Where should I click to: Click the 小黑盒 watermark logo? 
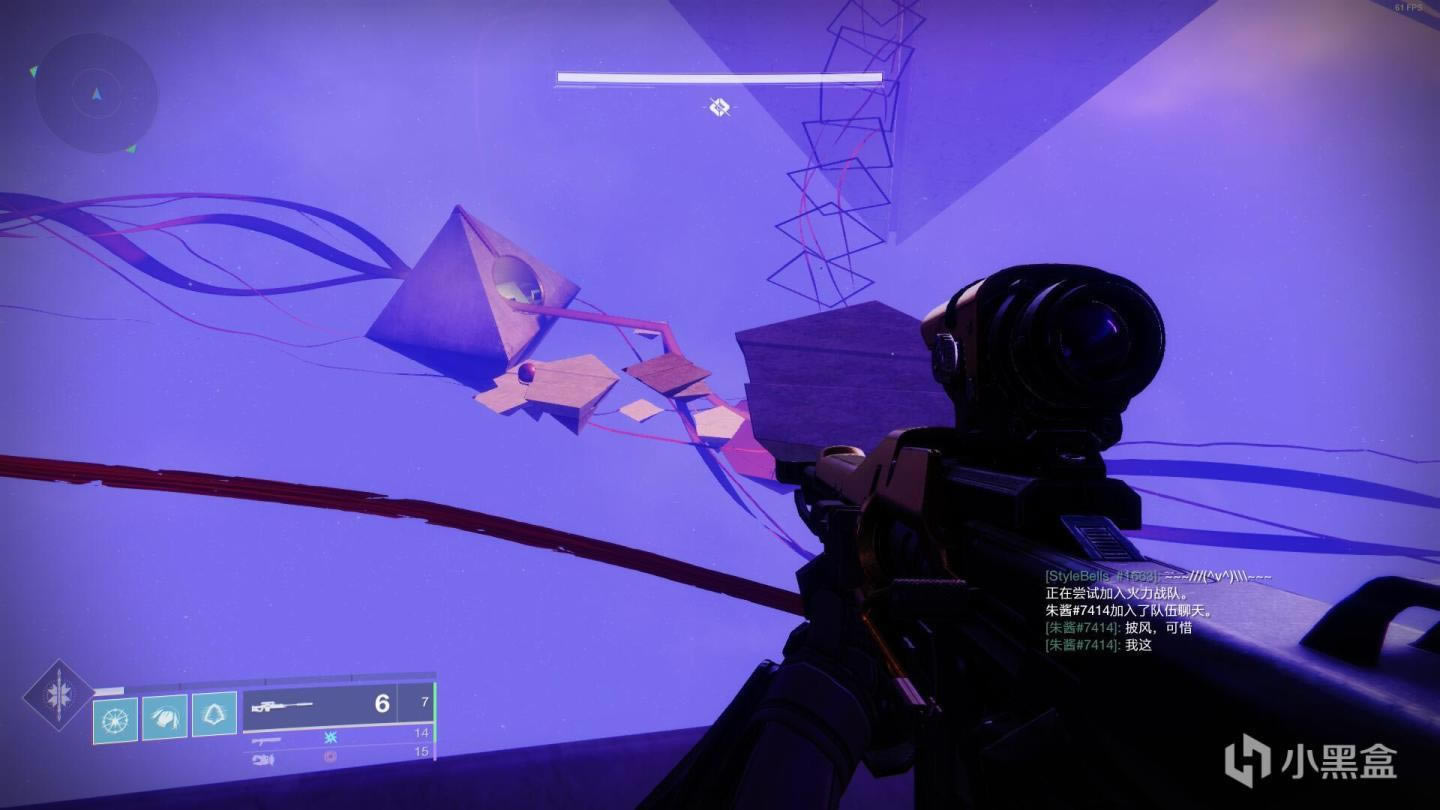(1310, 761)
